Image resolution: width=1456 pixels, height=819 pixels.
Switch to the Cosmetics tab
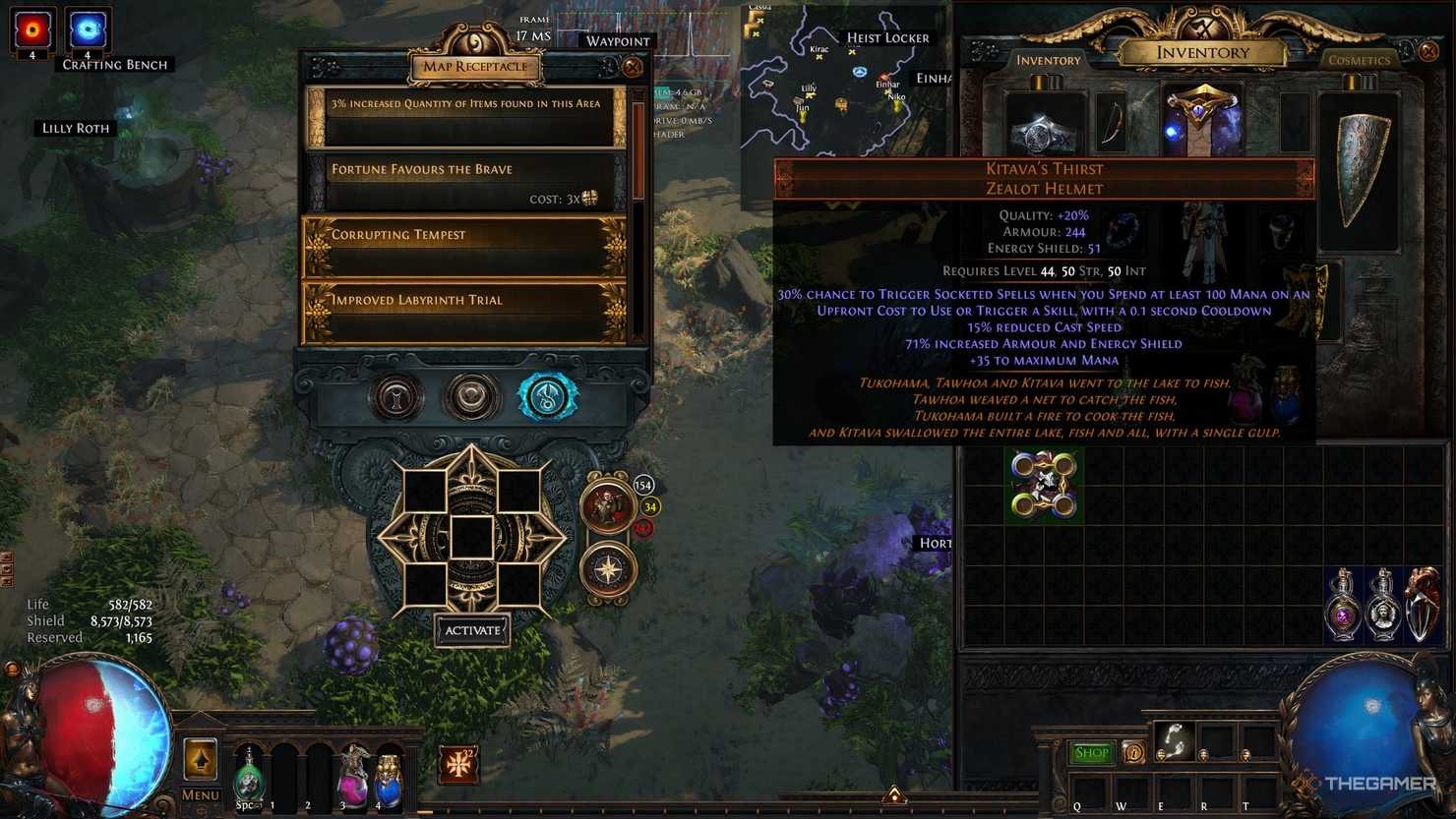click(x=1359, y=60)
